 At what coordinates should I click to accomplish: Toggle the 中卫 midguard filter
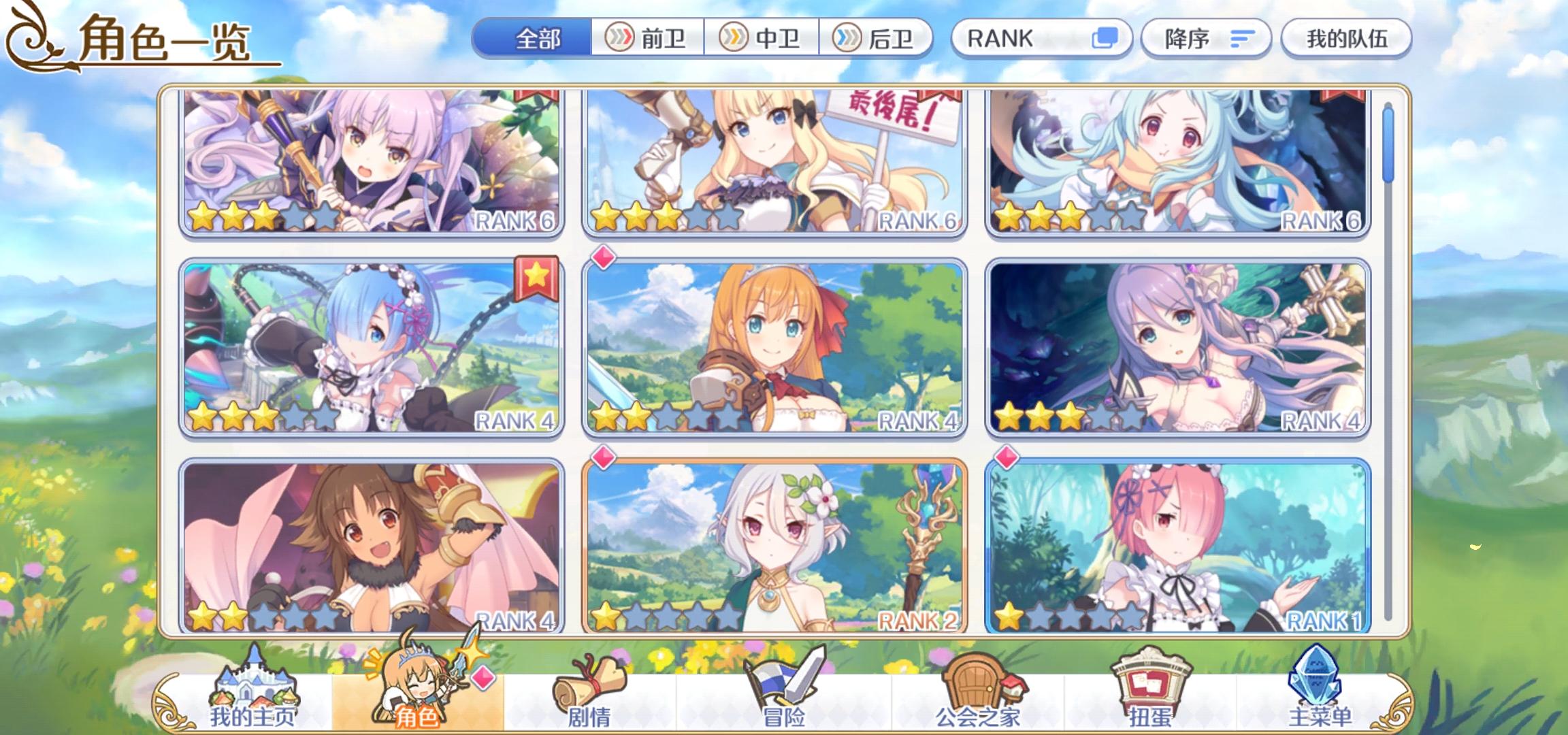click(x=762, y=39)
